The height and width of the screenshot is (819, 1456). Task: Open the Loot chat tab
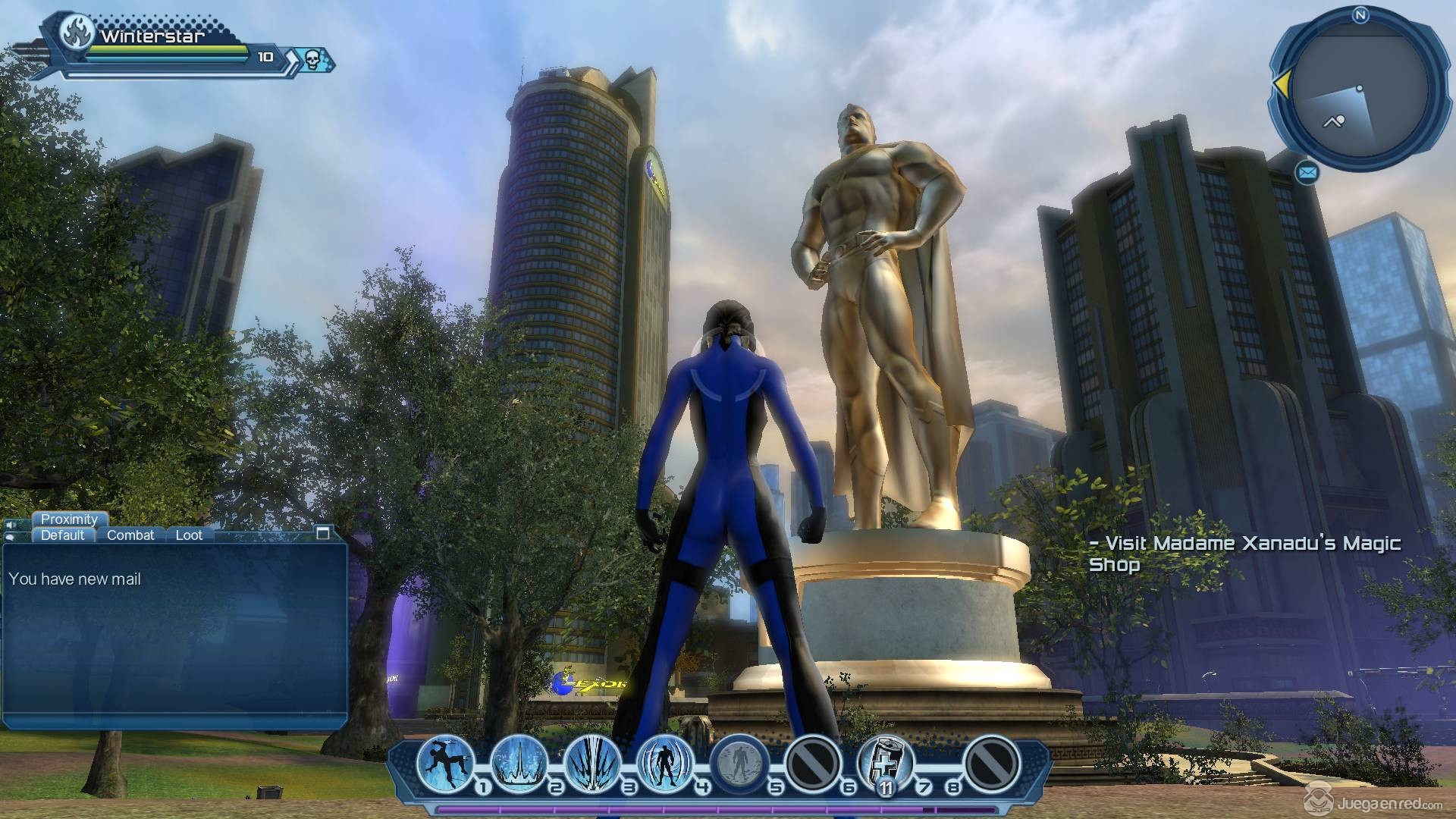pyautogui.click(x=189, y=535)
